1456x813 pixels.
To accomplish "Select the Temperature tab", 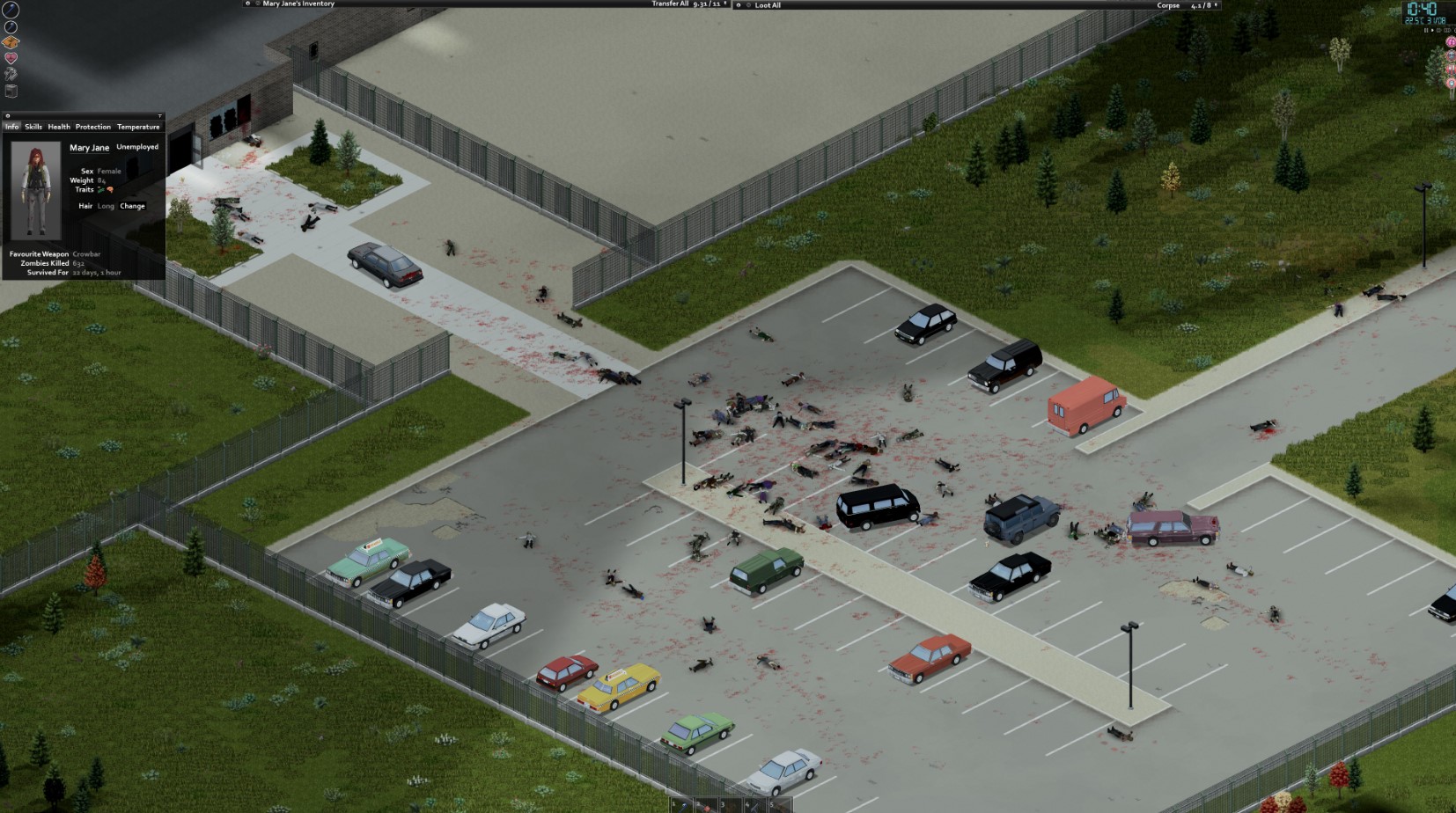I will coord(138,127).
